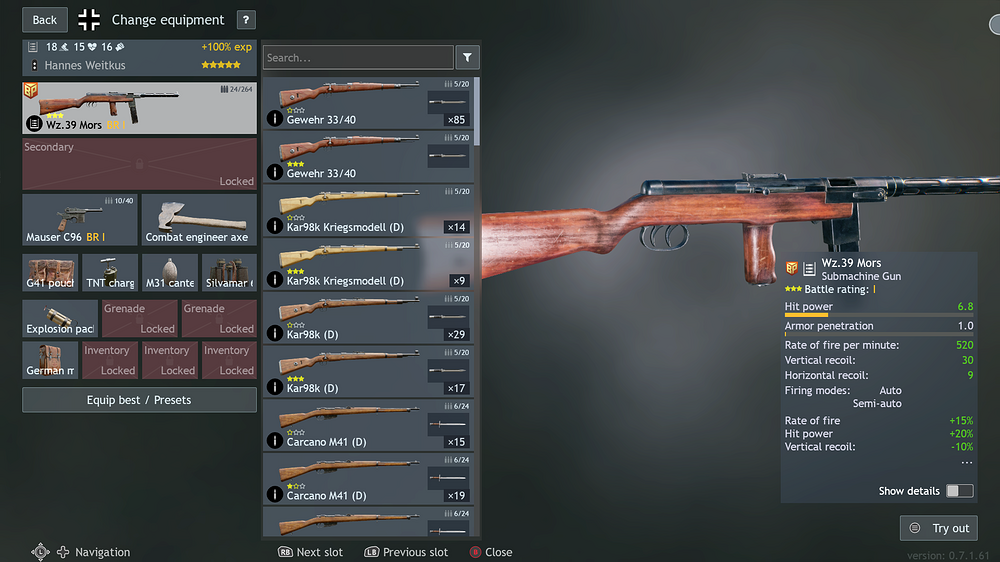Select the M31 canteen slot
1000x562 pixels.
tap(169, 273)
